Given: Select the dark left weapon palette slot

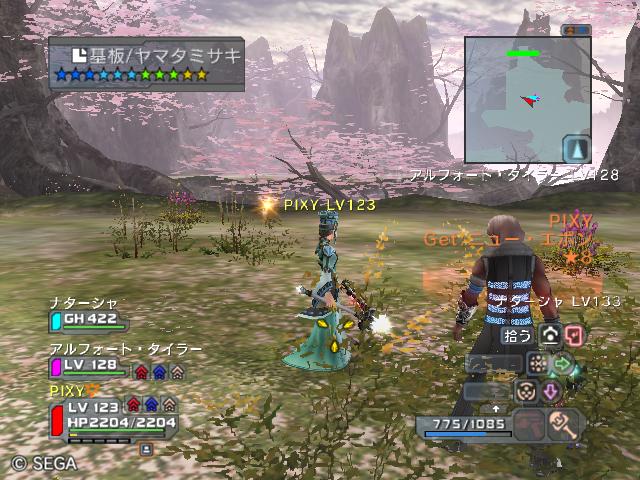Looking at the screenshot, I should coord(528,425).
